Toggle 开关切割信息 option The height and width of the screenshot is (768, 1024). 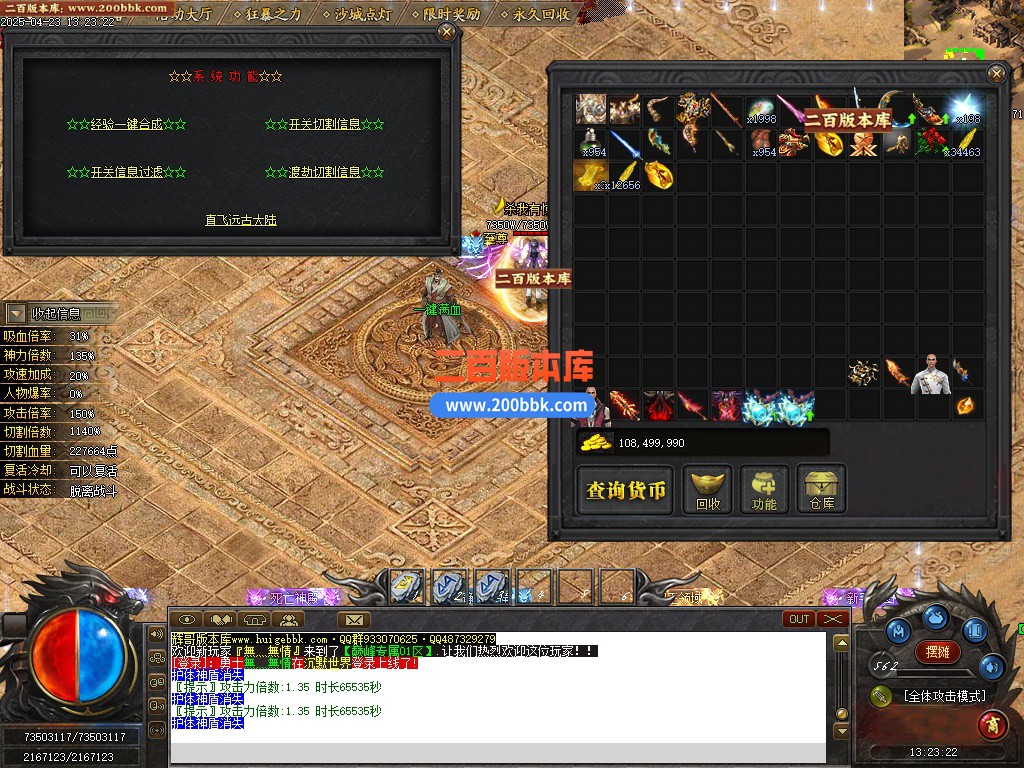324,125
